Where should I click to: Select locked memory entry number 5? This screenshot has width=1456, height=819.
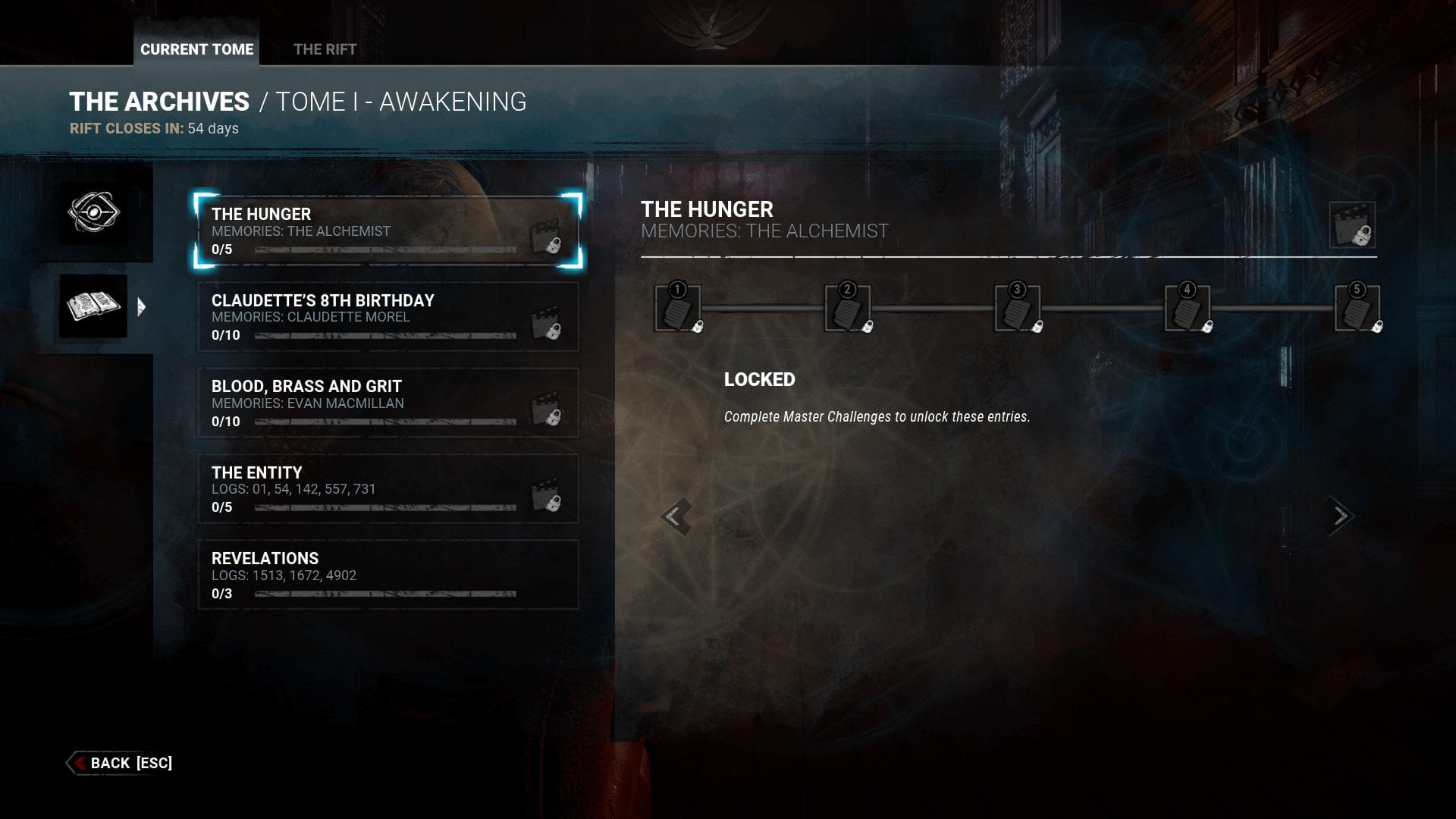pos(1357,309)
